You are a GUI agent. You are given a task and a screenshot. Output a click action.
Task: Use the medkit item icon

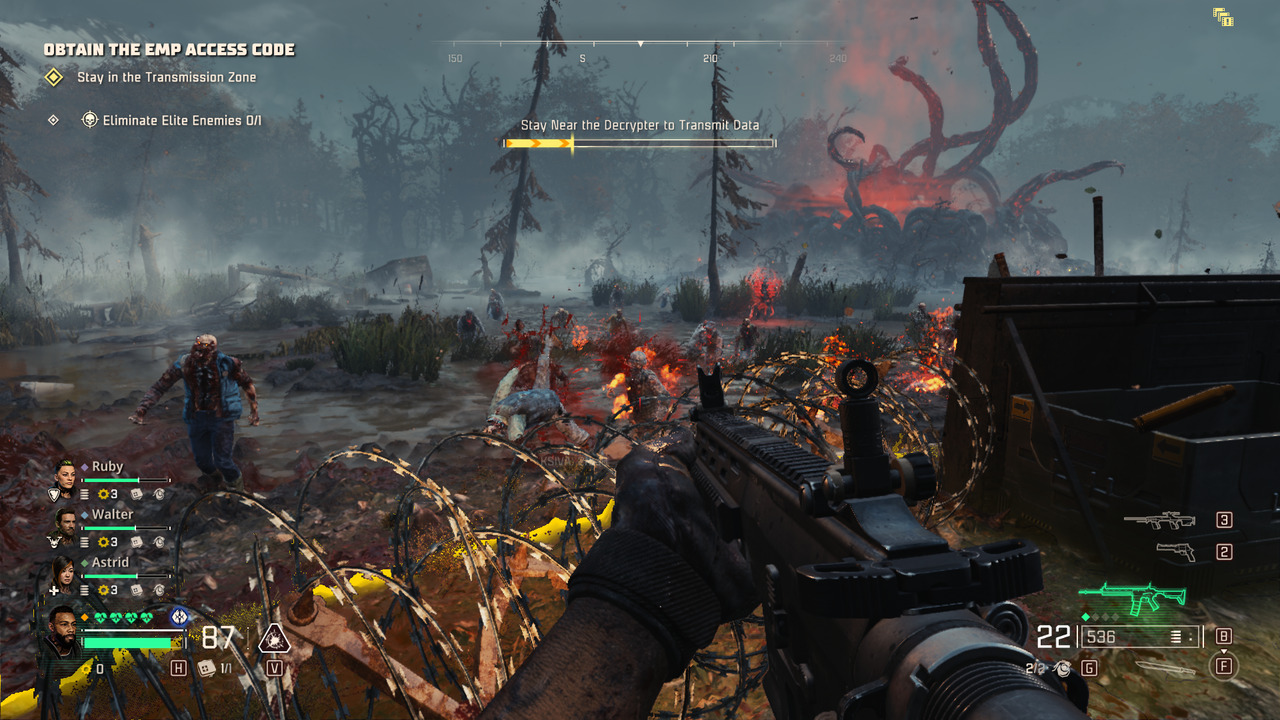click(x=207, y=668)
